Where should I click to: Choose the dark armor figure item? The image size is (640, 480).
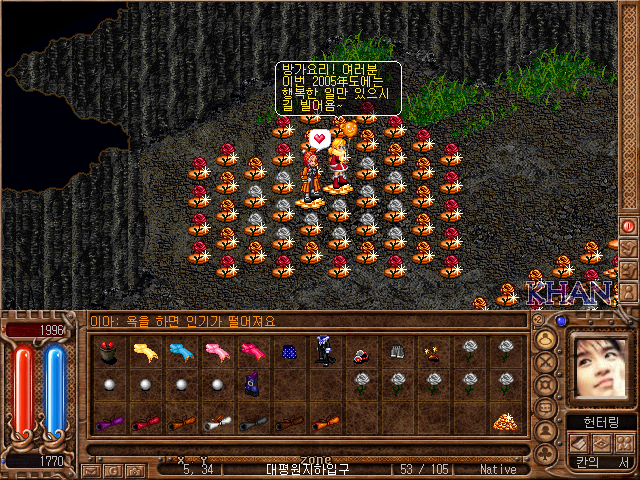pos(325,350)
